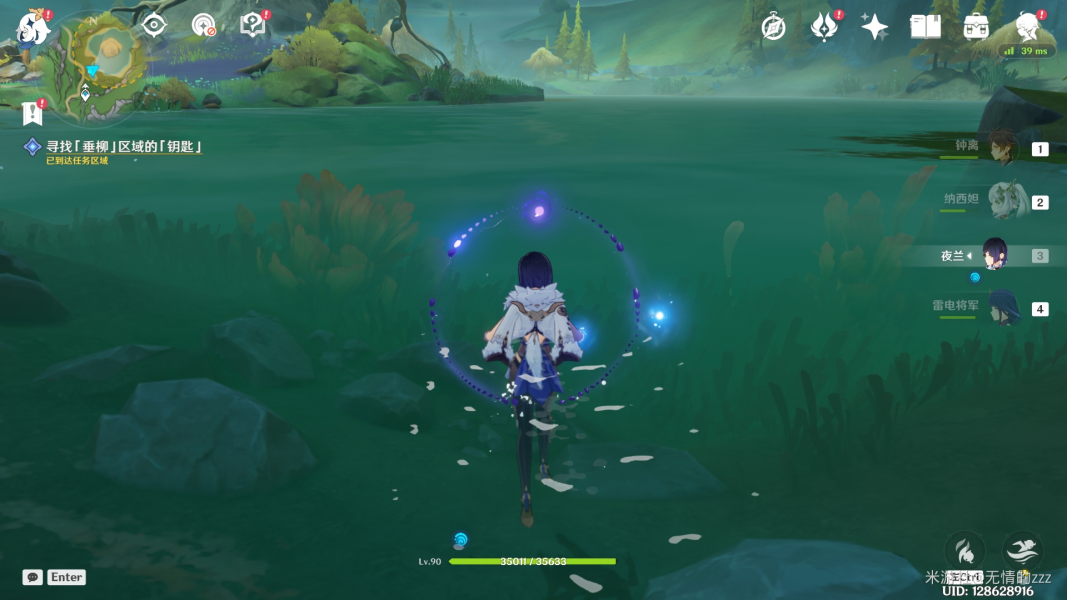1067x600 pixels.
Task: Open the Paimon main menu
Action: [34, 27]
